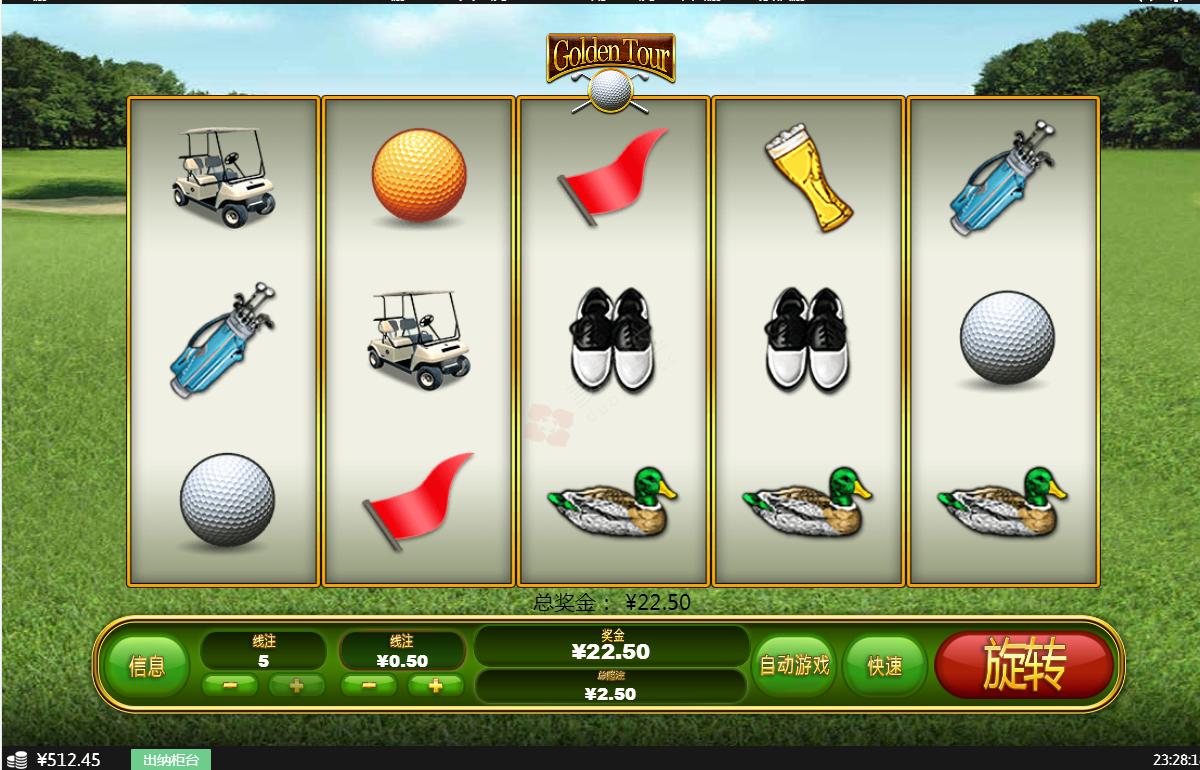This screenshot has width=1200, height=770.
Task: Lower the ¥0.50 line bet
Action: [x=369, y=685]
